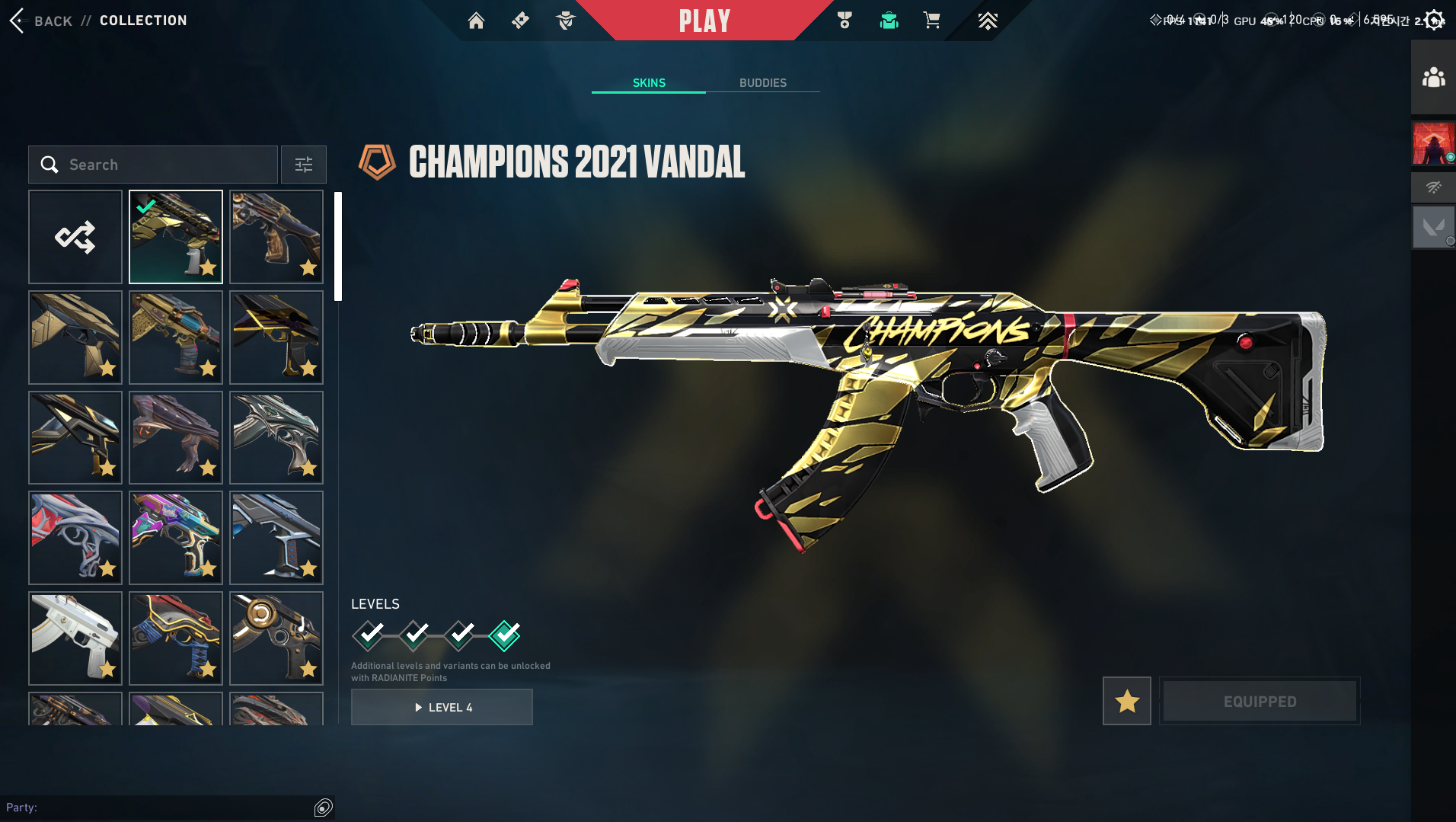
Task: Choose the random skin shuffle tile
Action: (75, 237)
